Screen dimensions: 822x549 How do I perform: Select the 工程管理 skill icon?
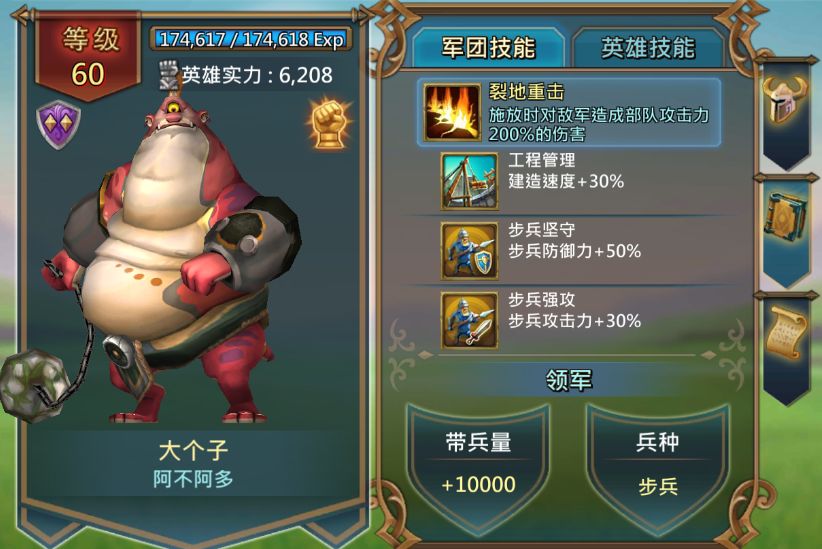(469, 181)
